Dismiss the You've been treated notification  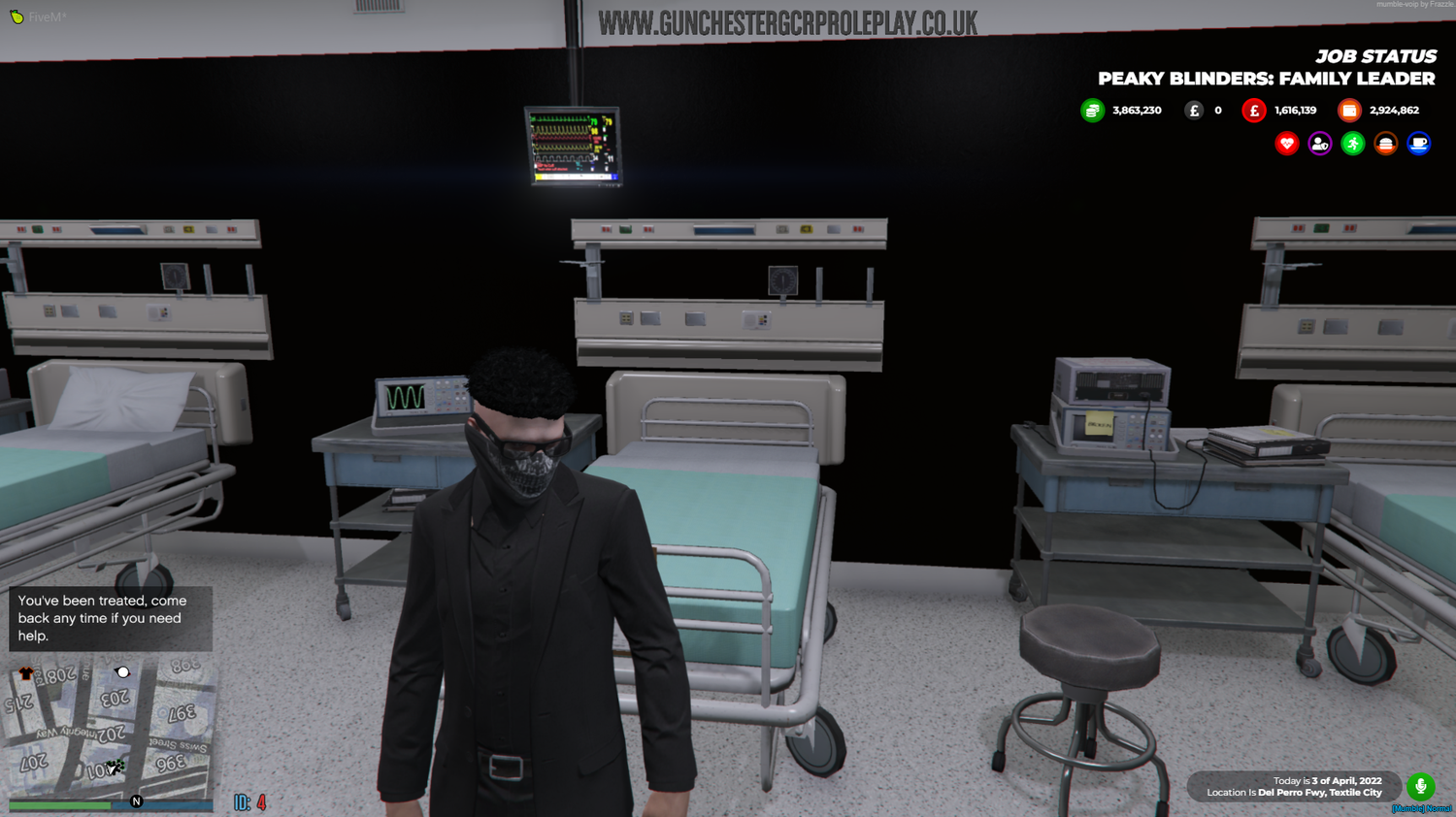110,619
